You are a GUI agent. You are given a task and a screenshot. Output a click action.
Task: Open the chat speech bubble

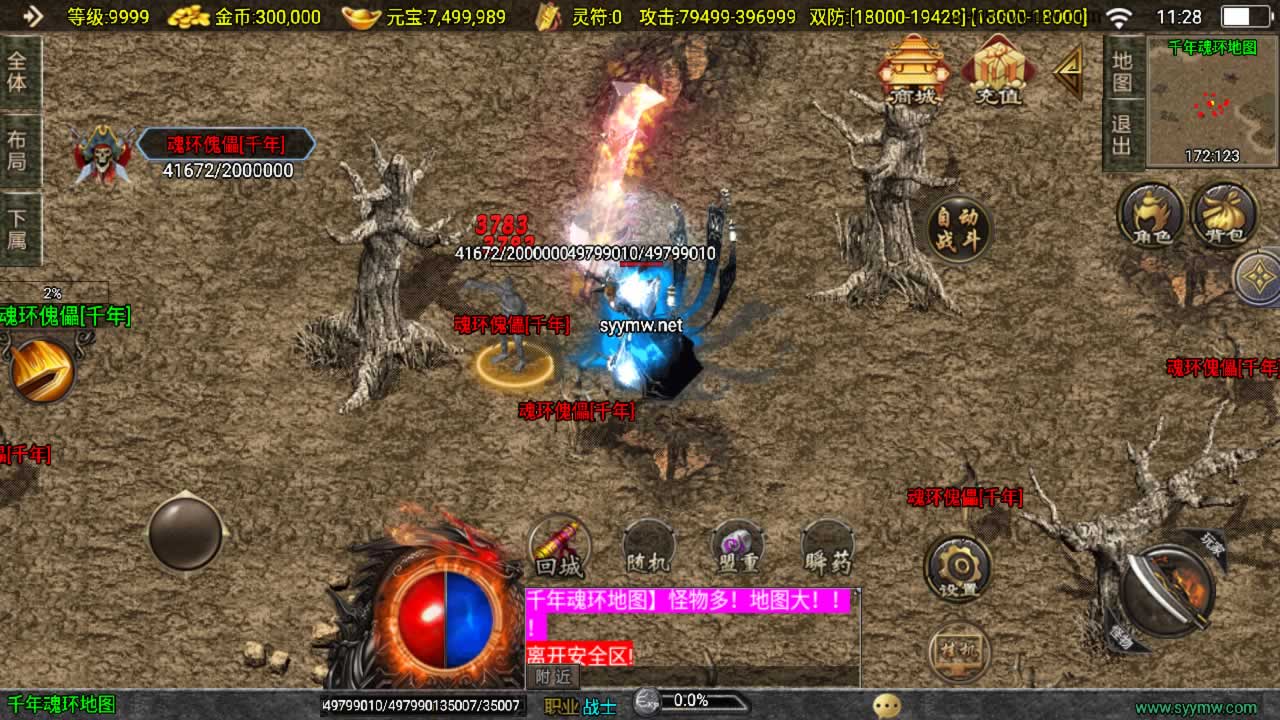(886, 706)
